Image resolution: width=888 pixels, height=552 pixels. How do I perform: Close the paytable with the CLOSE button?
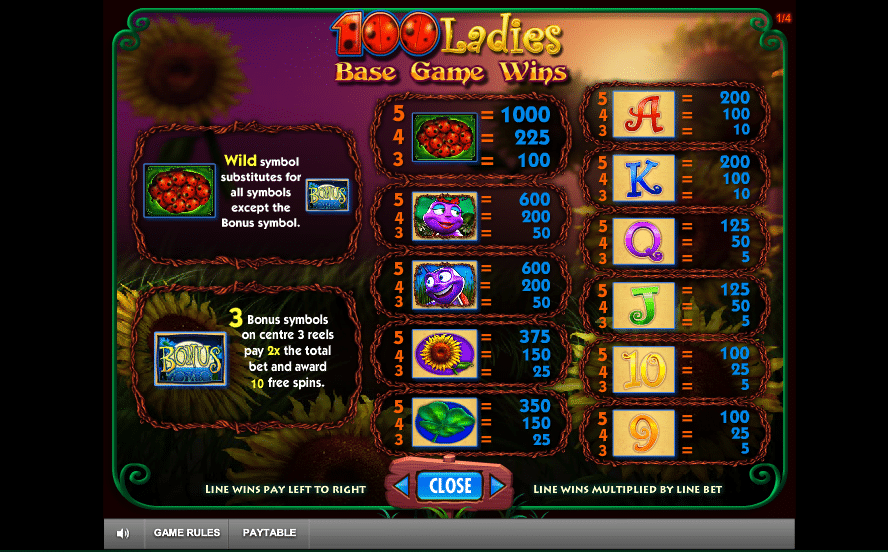(x=450, y=486)
